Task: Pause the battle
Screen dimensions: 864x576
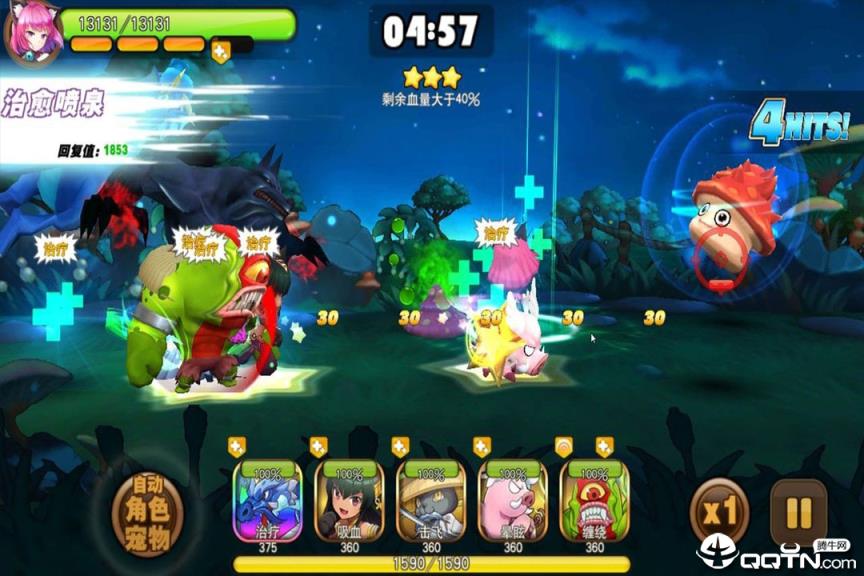Action: tap(798, 513)
